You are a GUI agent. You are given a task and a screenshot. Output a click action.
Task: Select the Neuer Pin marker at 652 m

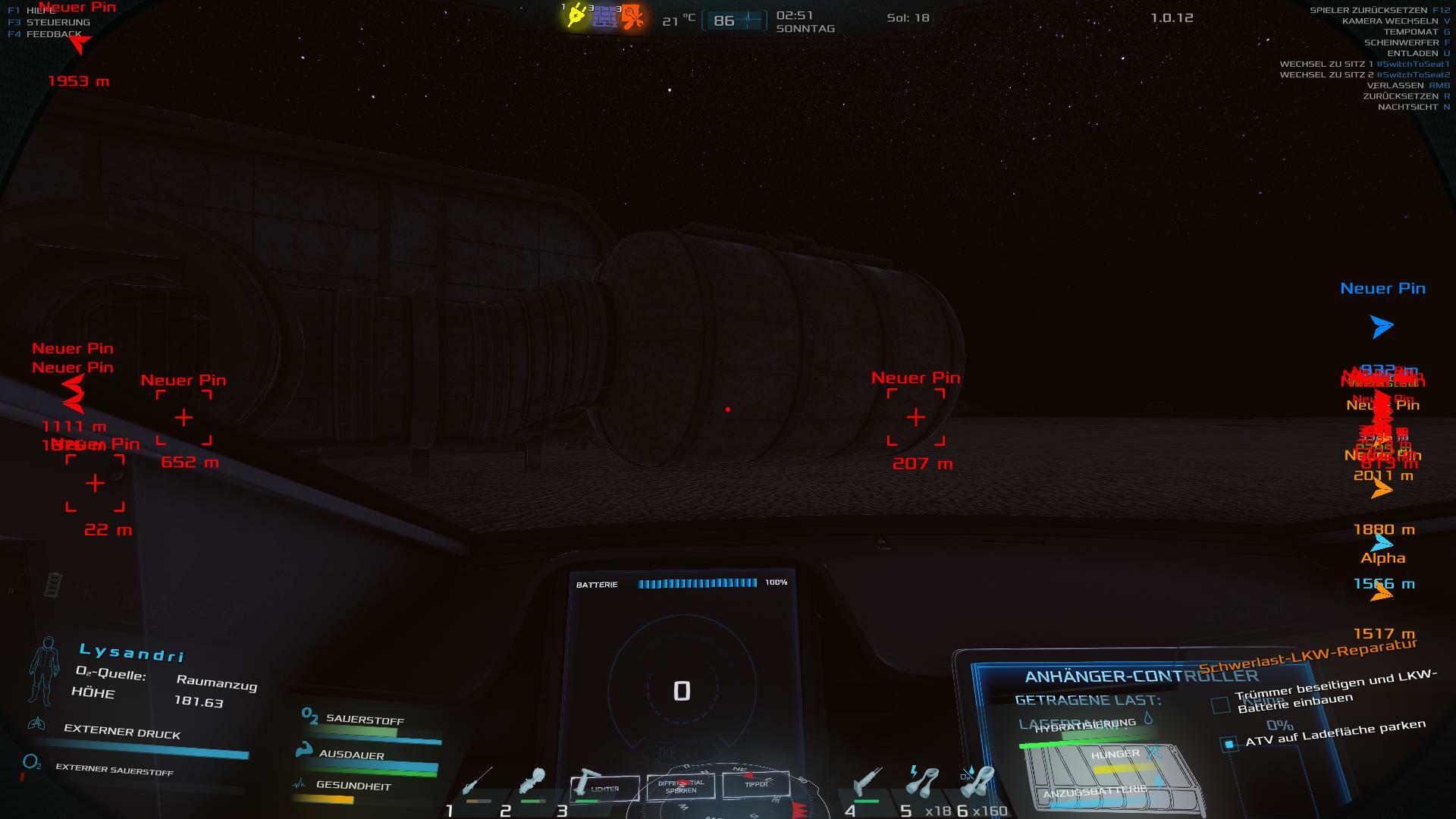[184, 417]
